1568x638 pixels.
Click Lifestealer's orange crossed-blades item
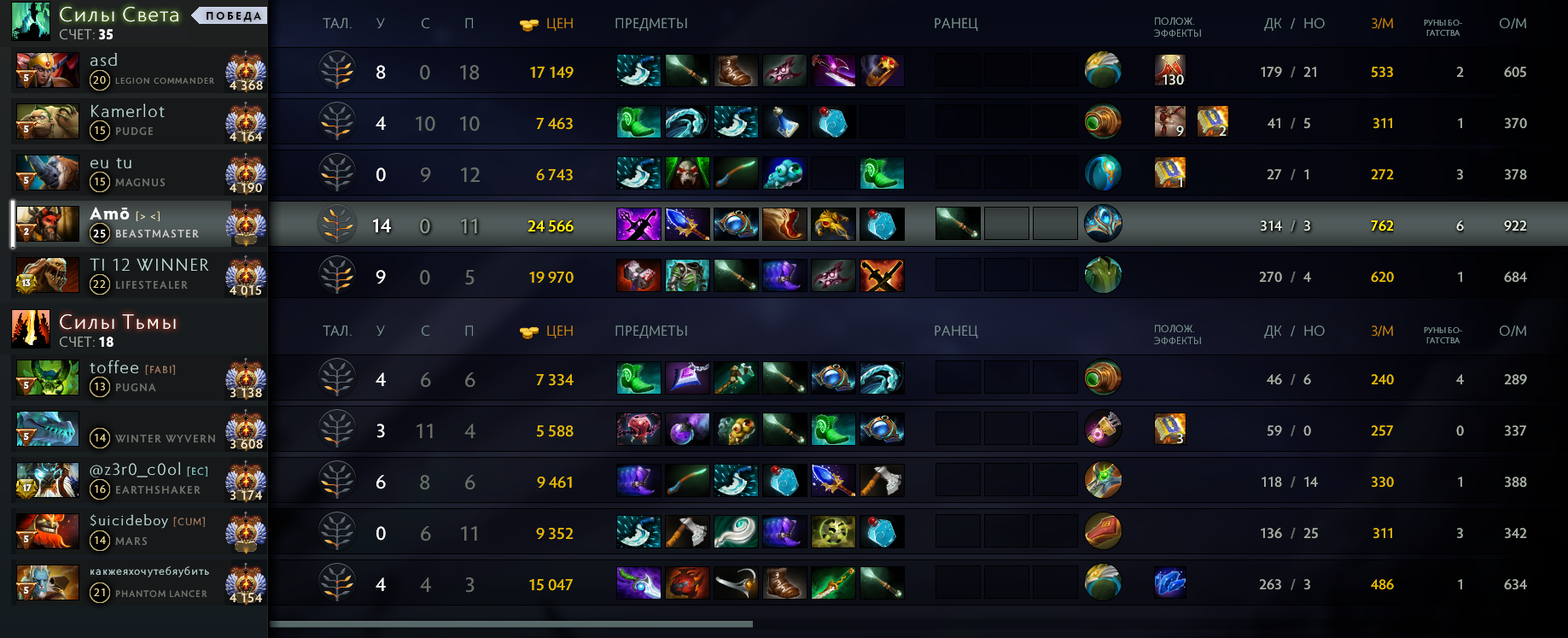(x=882, y=276)
